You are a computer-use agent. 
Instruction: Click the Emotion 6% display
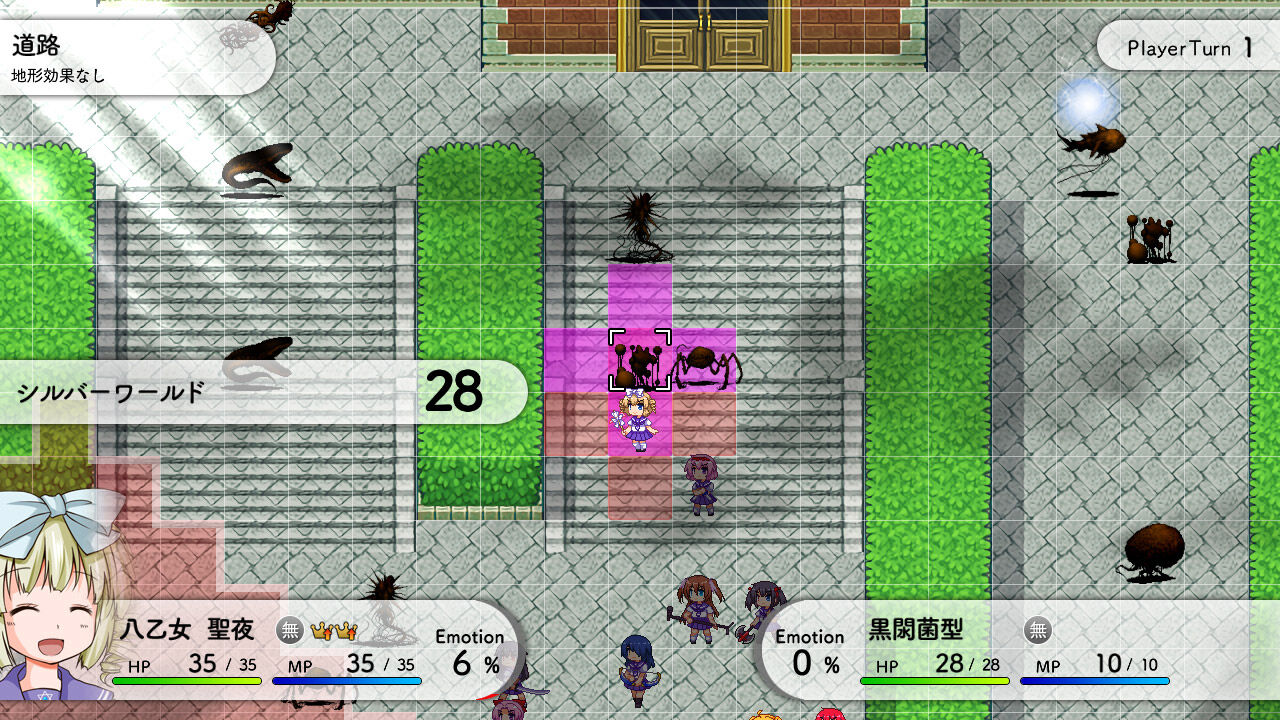(472, 648)
